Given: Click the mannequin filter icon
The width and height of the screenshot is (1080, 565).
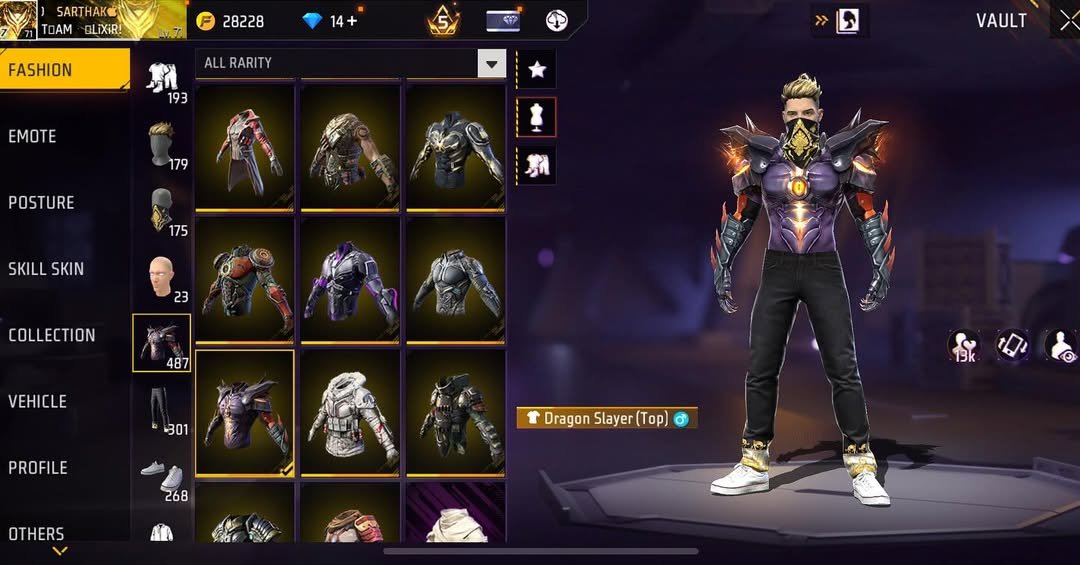Looking at the screenshot, I should (537, 117).
